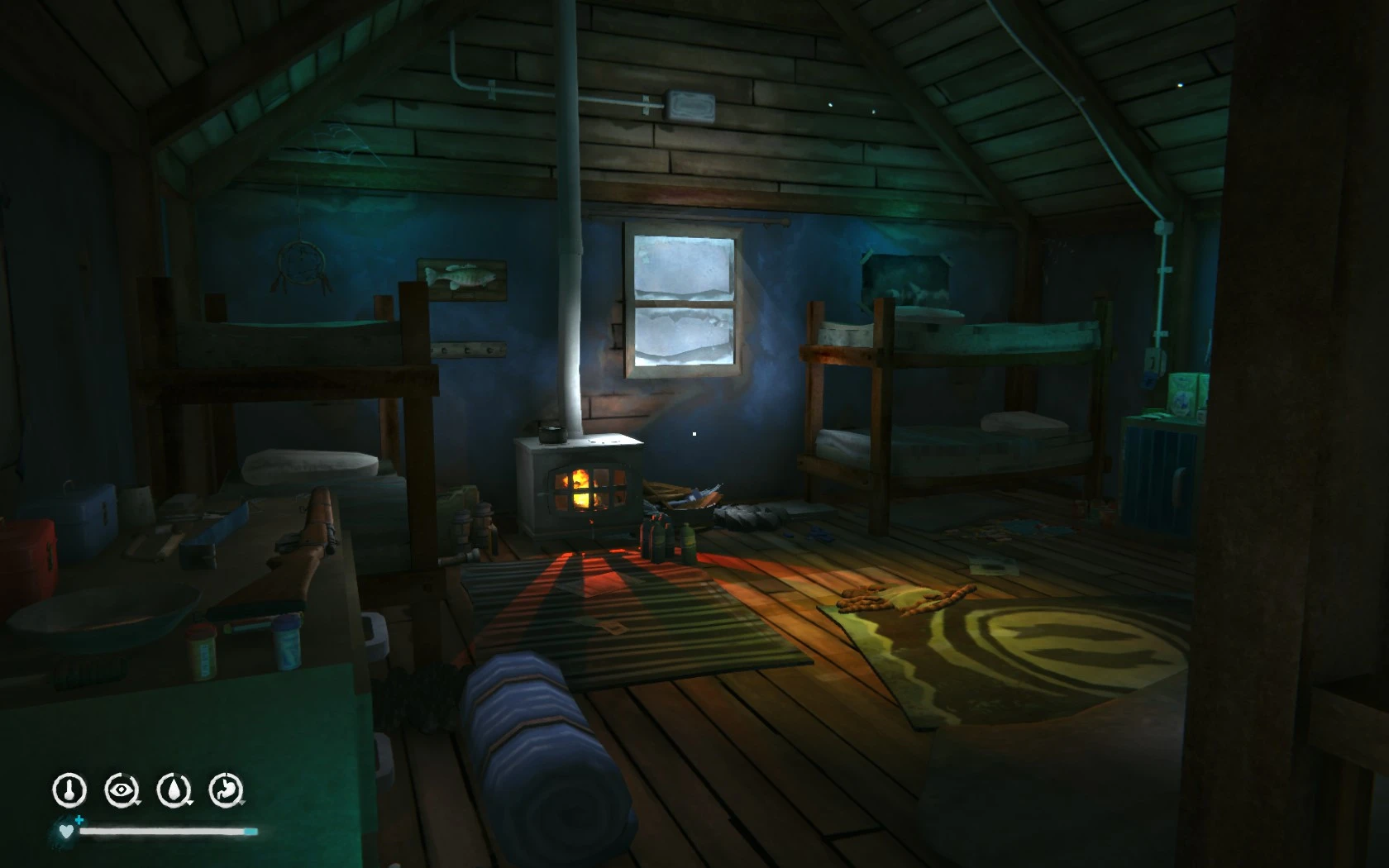Click the snow-covered window

(x=682, y=298)
